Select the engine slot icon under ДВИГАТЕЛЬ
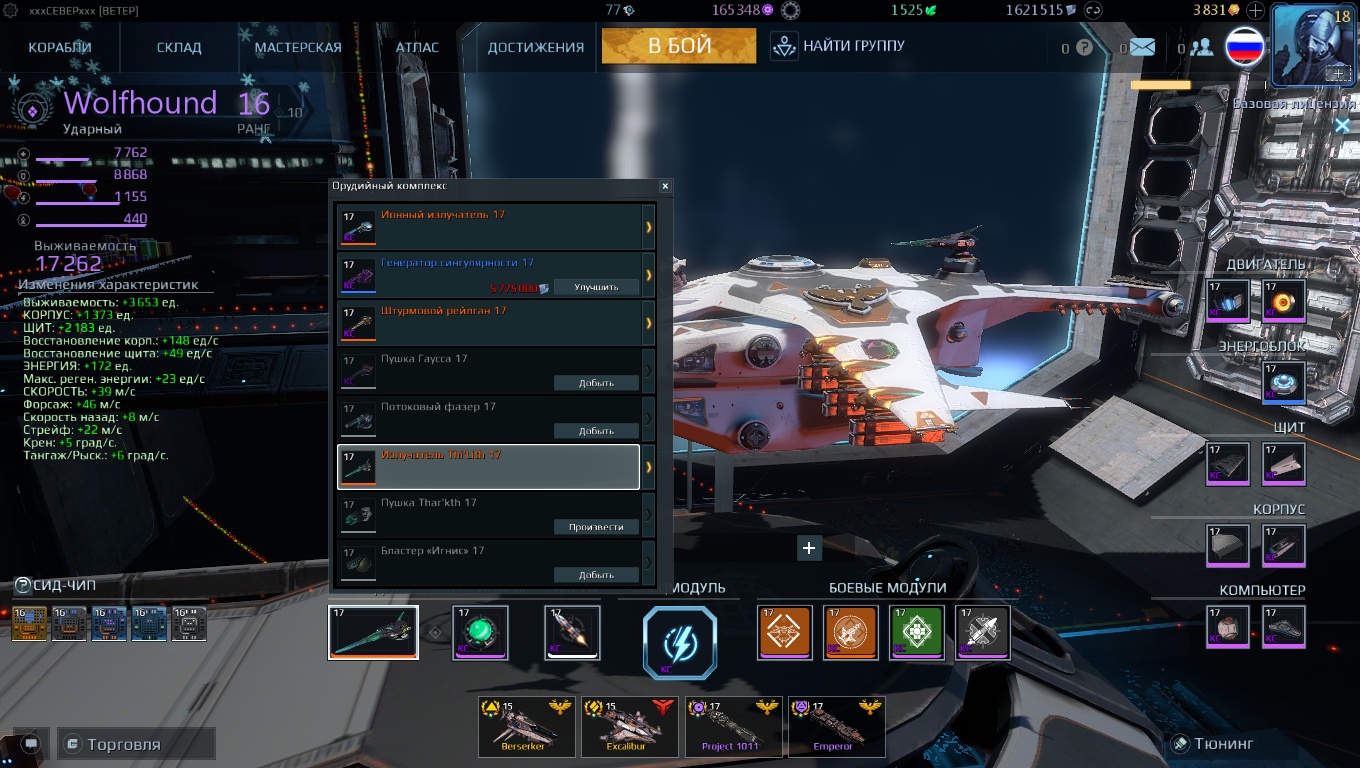The width and height of the screenshot is (1360, 768). (x=1228, y=300)
